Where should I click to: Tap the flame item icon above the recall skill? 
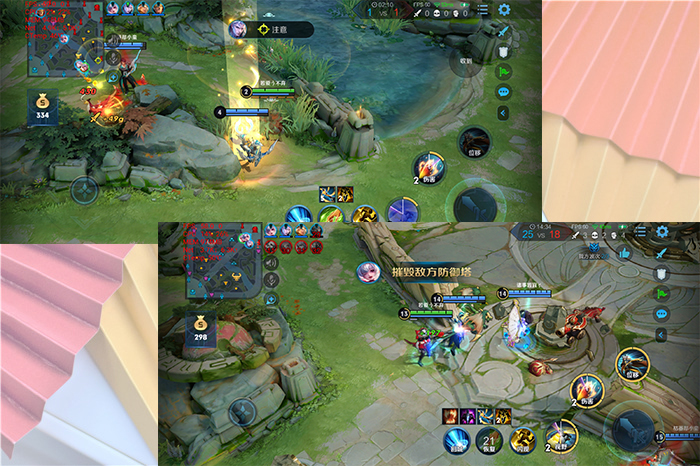[x=451, y=415]
